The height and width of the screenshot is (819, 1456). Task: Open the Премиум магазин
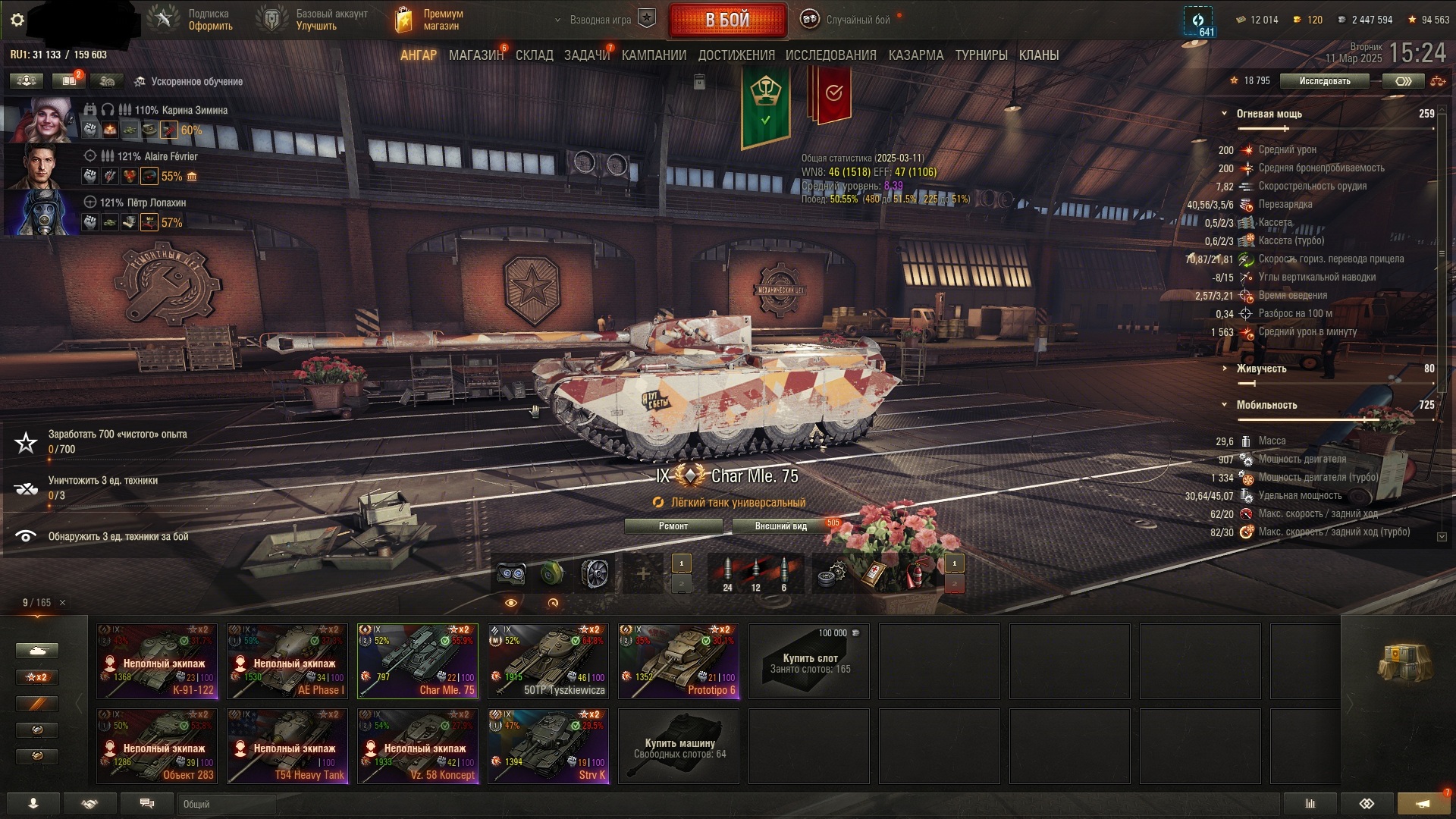430,20
